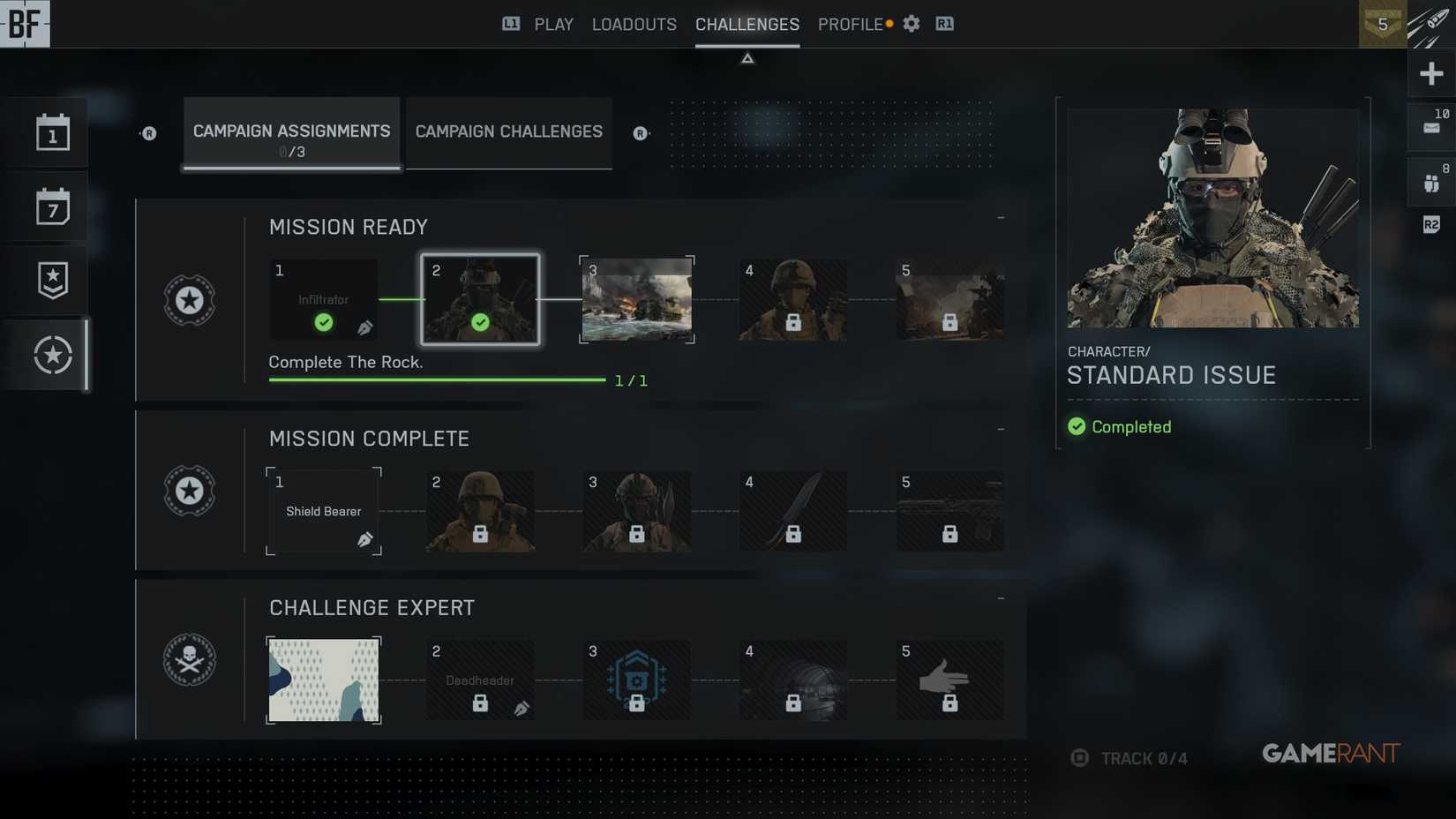Open the social squad members icon
Image resolution: width=1456 pixels, height=819 pixels.
pos(1431,181)
